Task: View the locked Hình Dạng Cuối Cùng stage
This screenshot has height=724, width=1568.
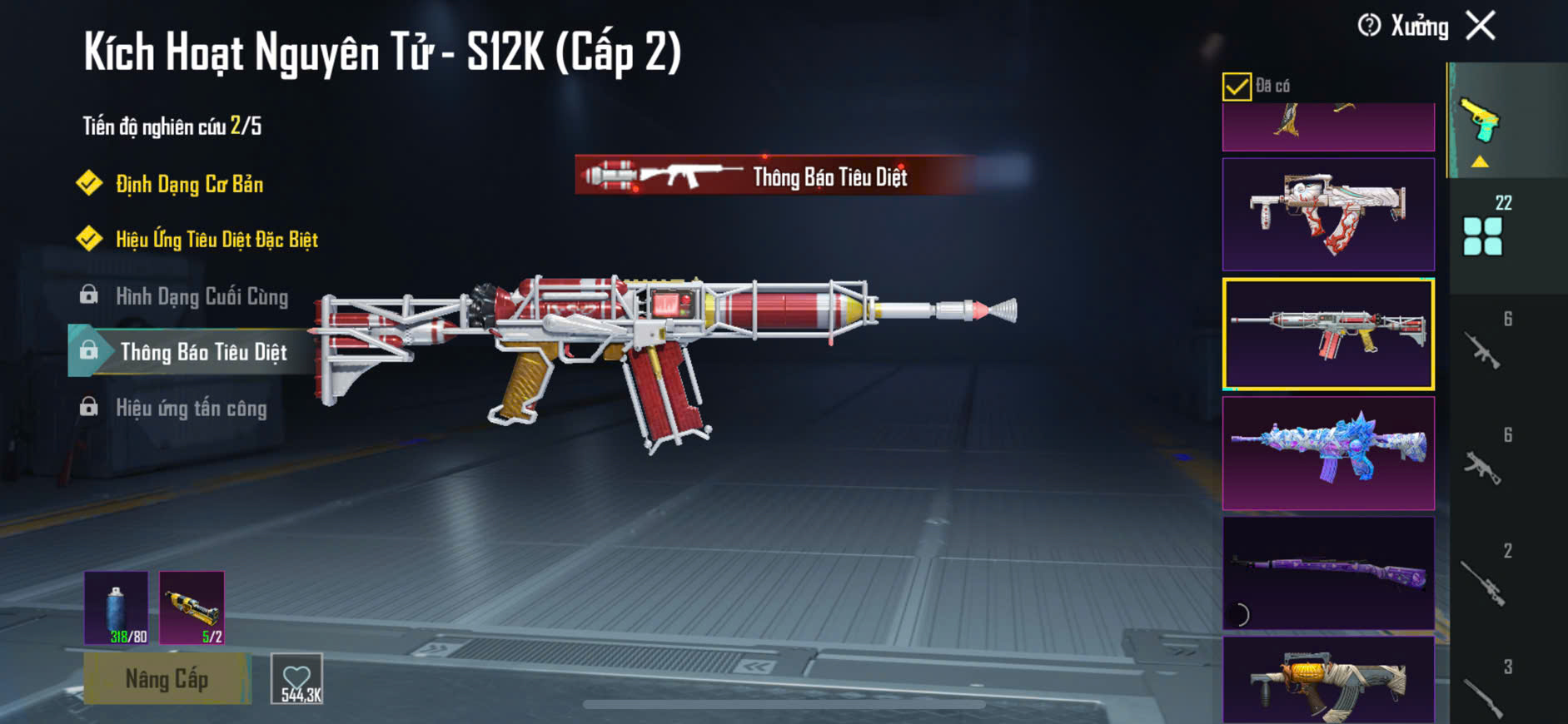Action: 202,296
